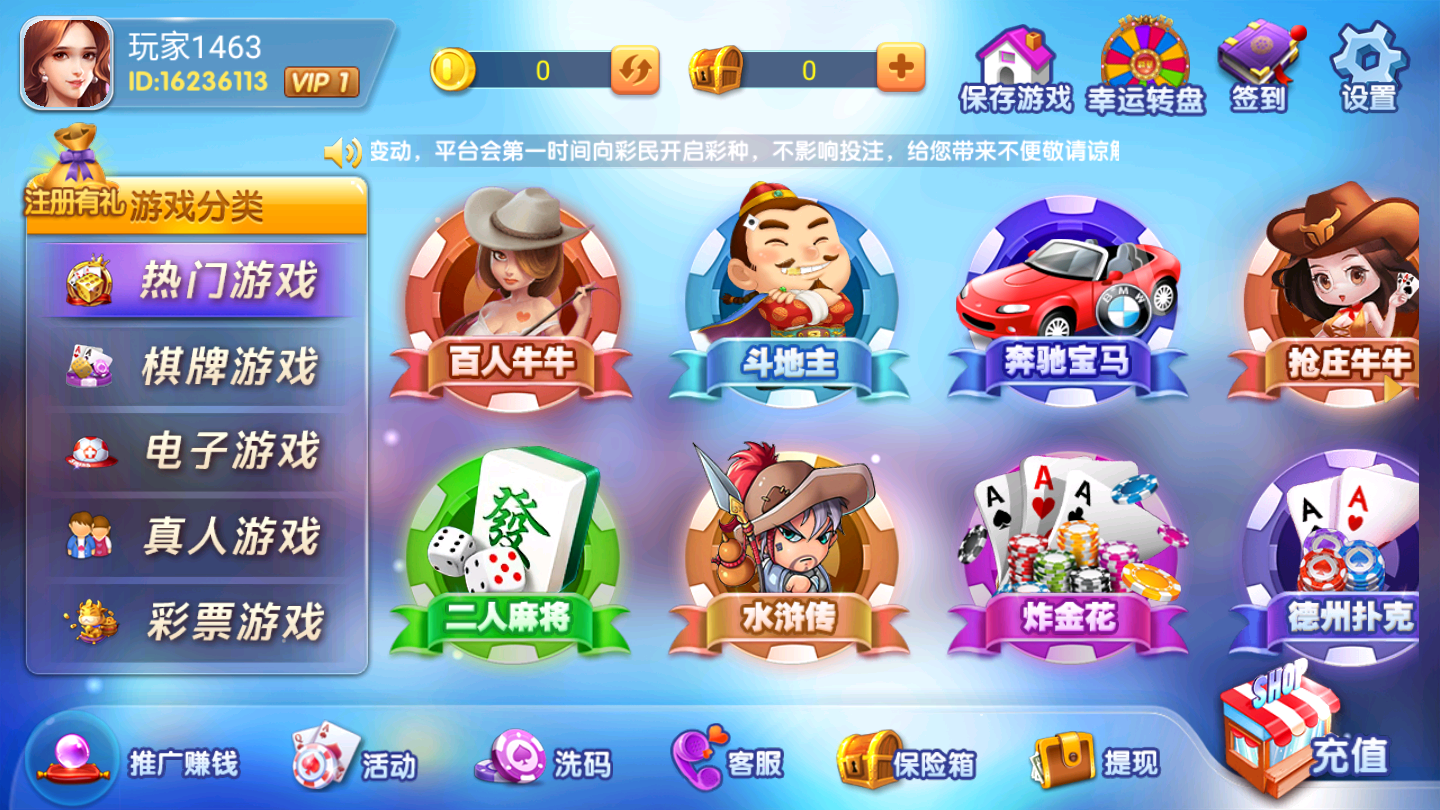Image resolution: width=1440 pixels, height=810 pixels.
Task: Click the 保存游戏 house icon
Action: (x=1015, y=58)
